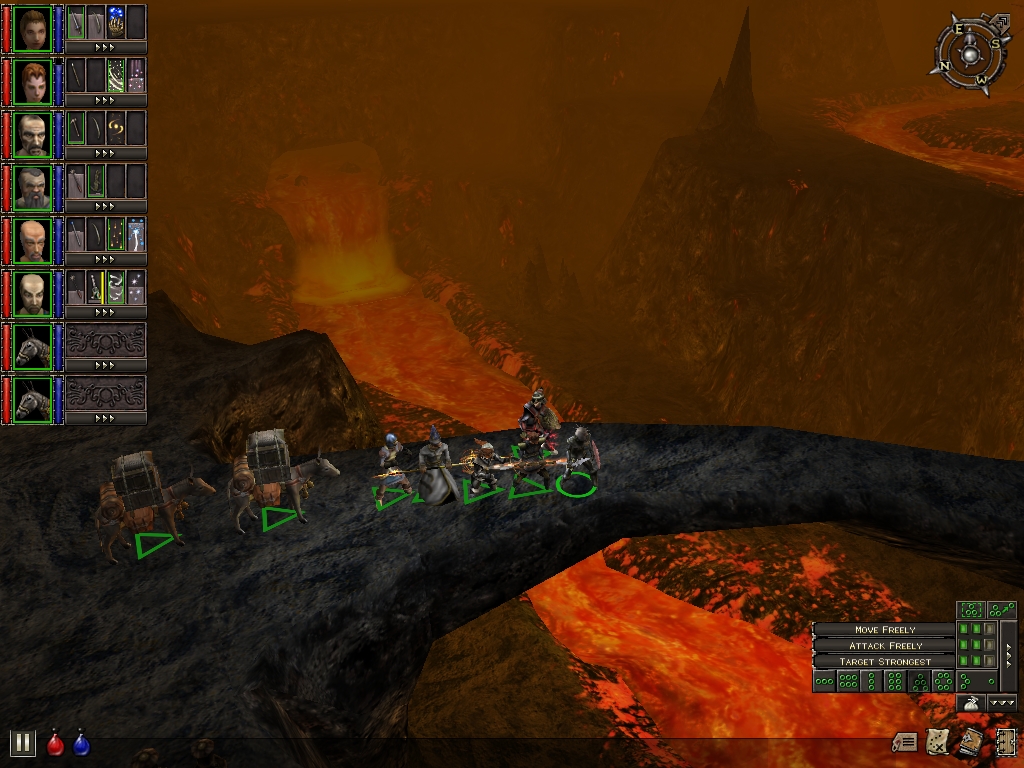The width and height of the screenshot is (1024, 768).
Task: Choose the single-column party formation
Action: tap(870, 682)
